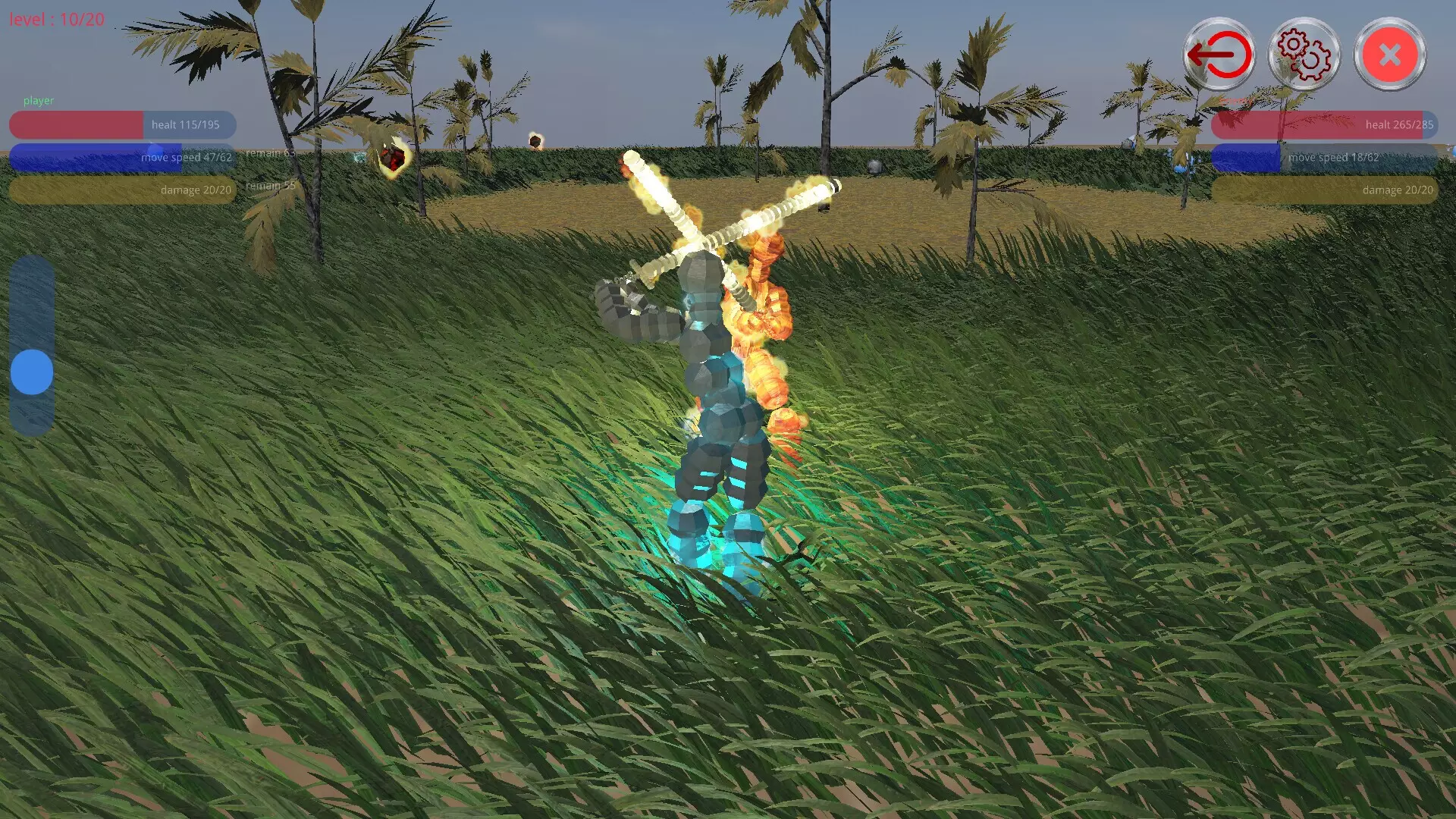Image resolution: width=1456 pixels, height=819 pixels.
Task: Click the flaming enemy burst near the hedge
Action: [391, 158]
